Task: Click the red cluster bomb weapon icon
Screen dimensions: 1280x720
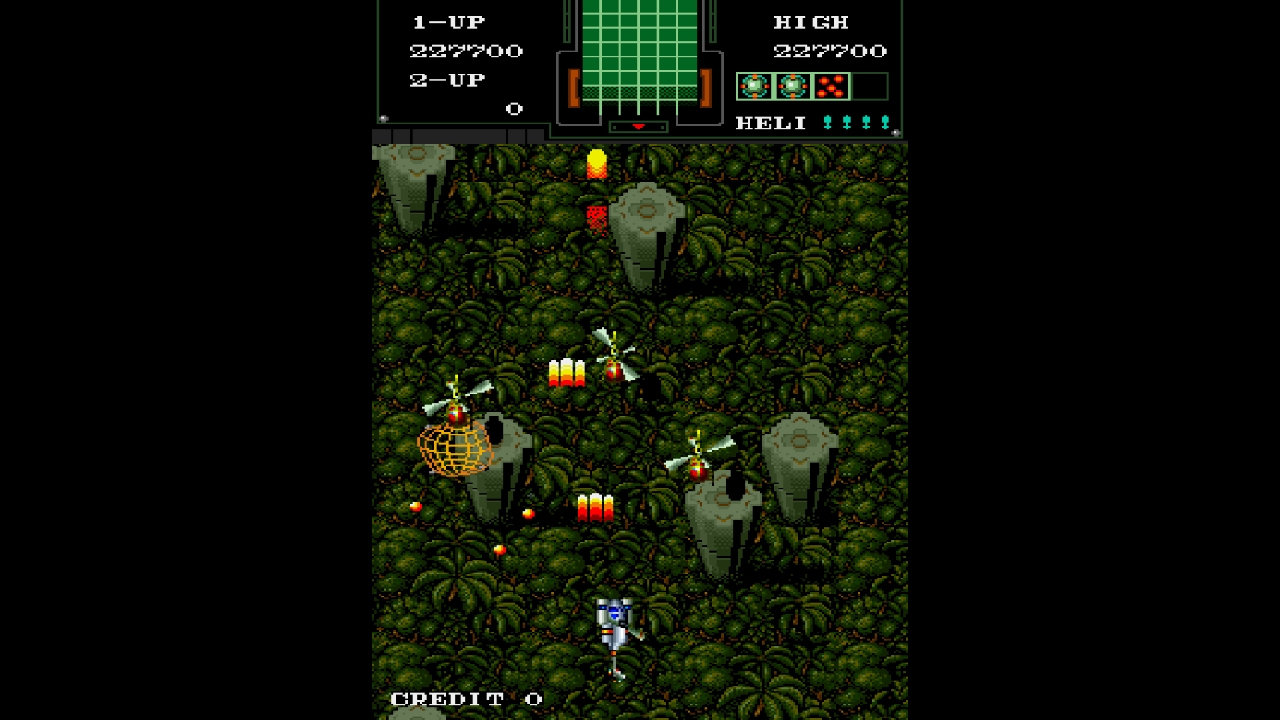Action: coord(830,86)
